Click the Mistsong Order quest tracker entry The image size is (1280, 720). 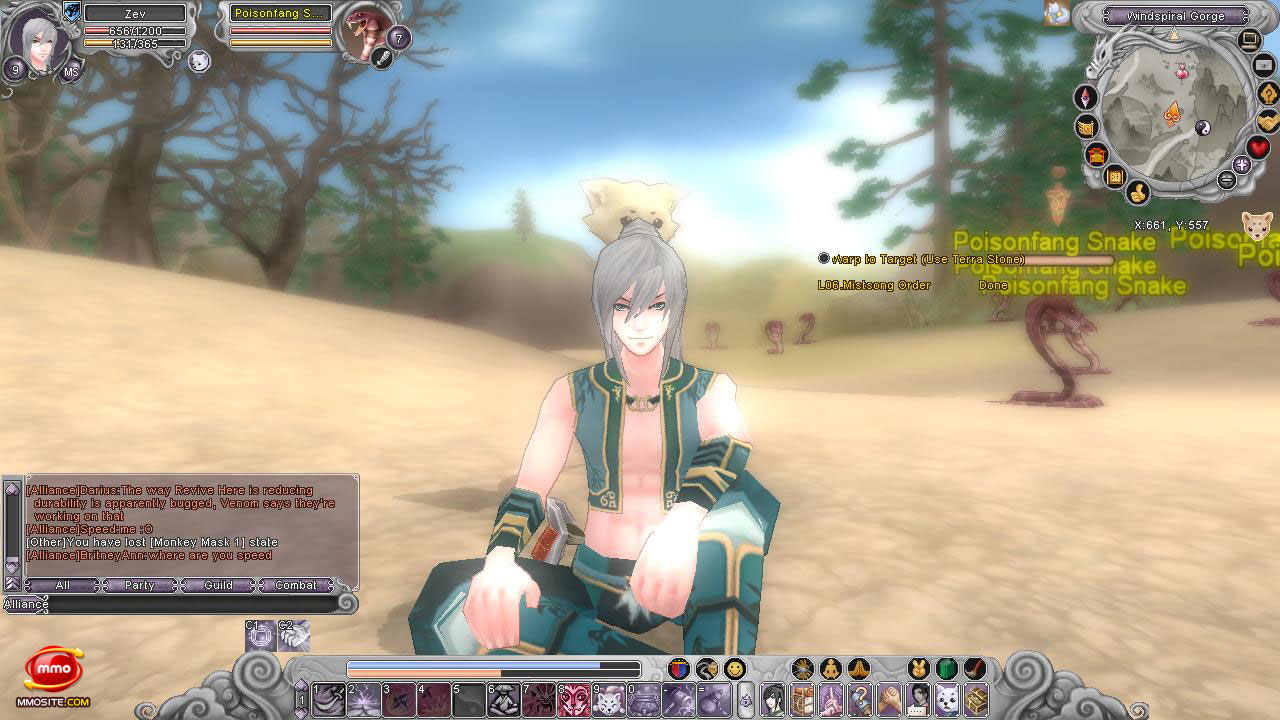874,285
